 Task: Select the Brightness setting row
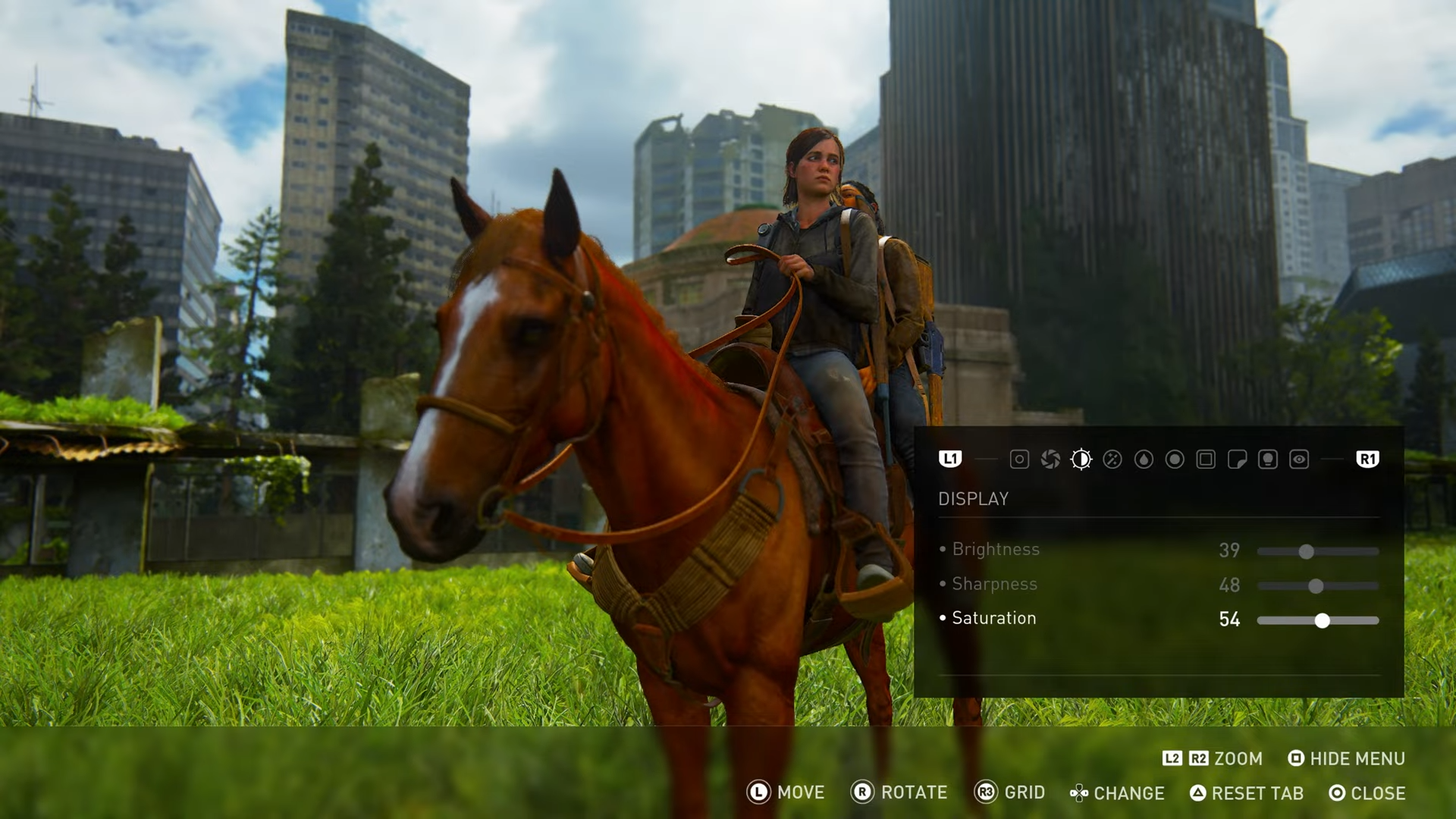point(996,550)
